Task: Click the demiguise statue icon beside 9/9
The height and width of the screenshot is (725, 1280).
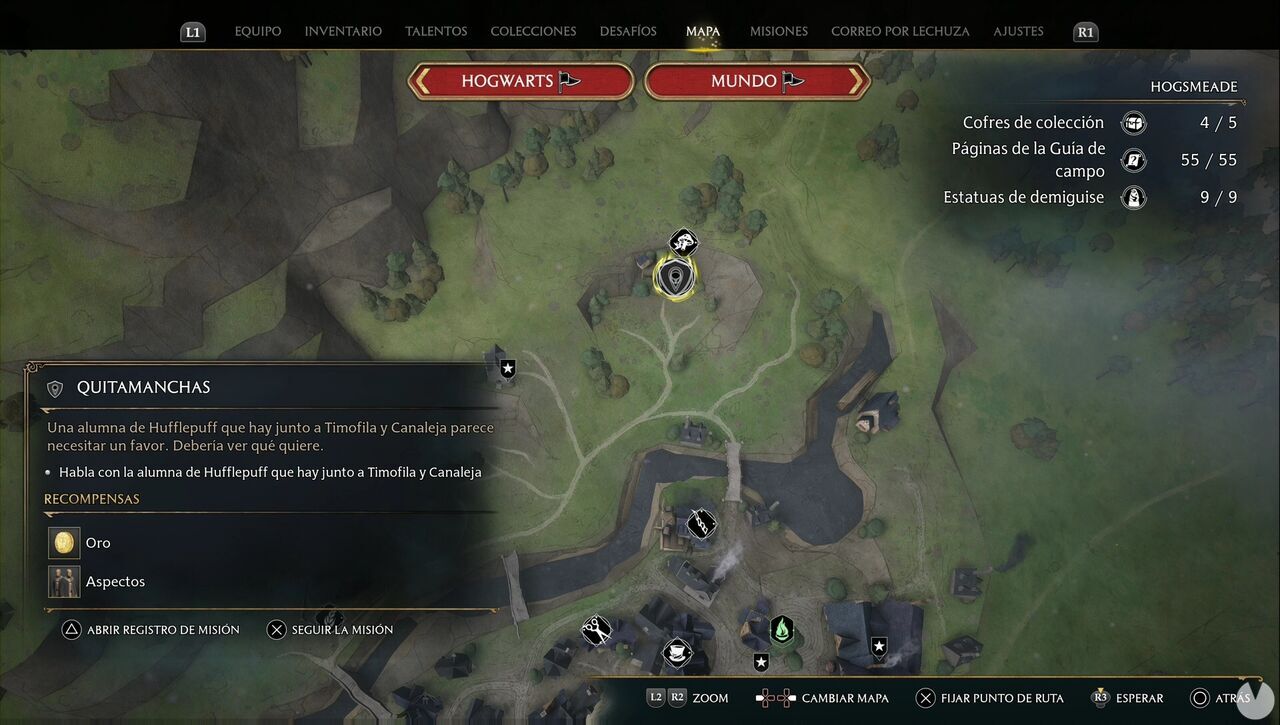Action: 1133,197
